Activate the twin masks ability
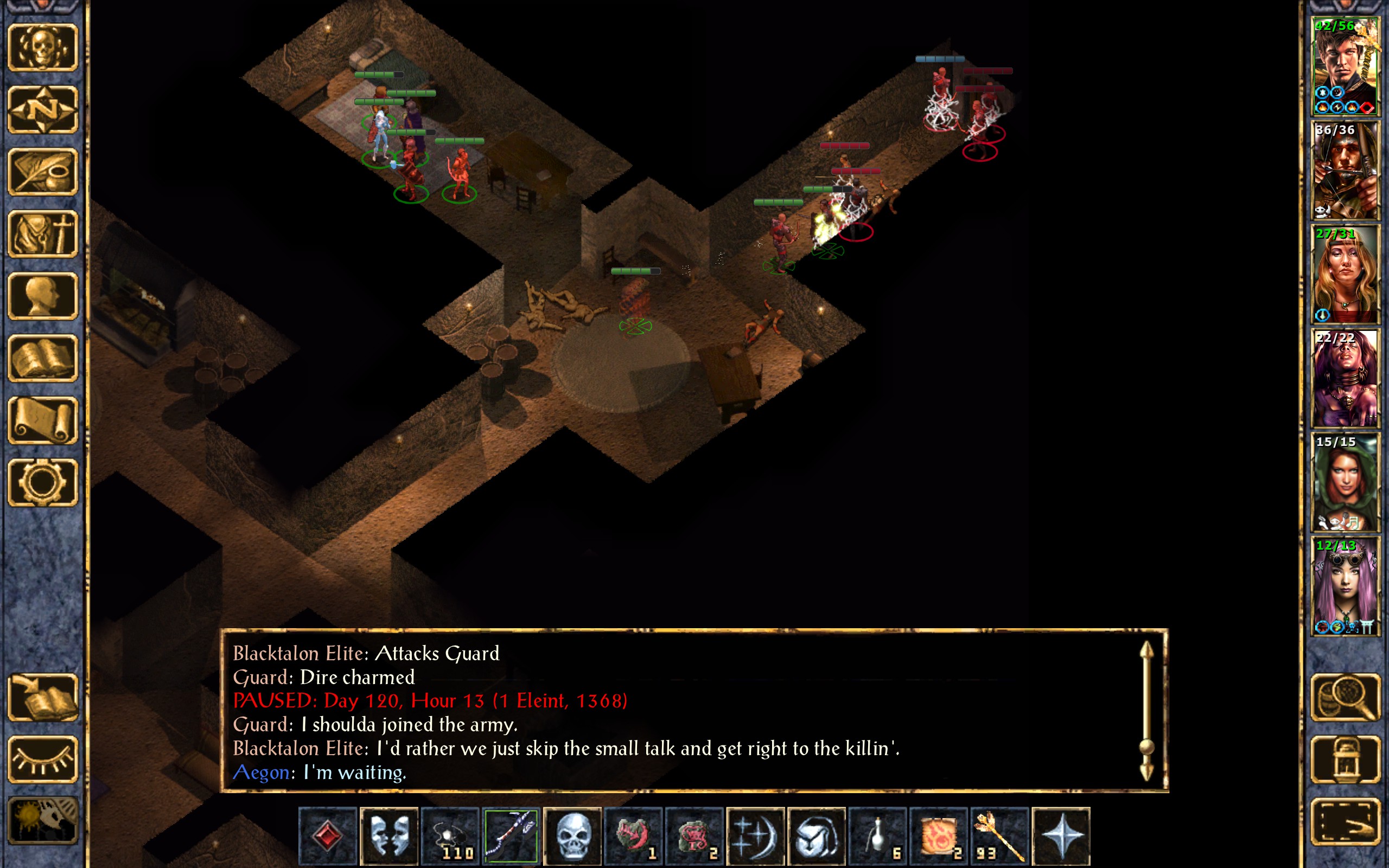Image resolution: width=1389 pixels, height=868 pixels. pyautogui.click(x=389, y=835)
